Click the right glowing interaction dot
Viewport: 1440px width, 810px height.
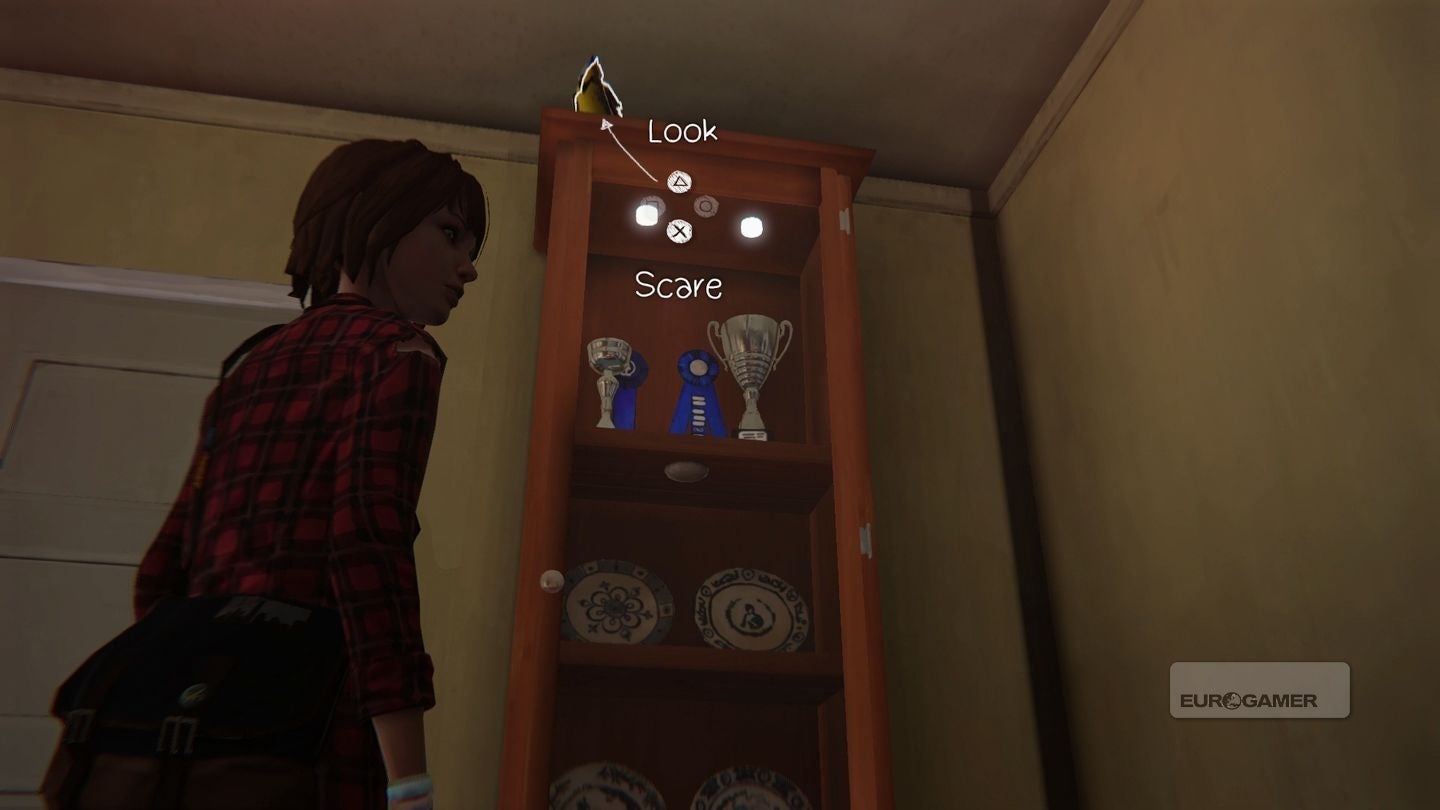click(x=750, y=227)
